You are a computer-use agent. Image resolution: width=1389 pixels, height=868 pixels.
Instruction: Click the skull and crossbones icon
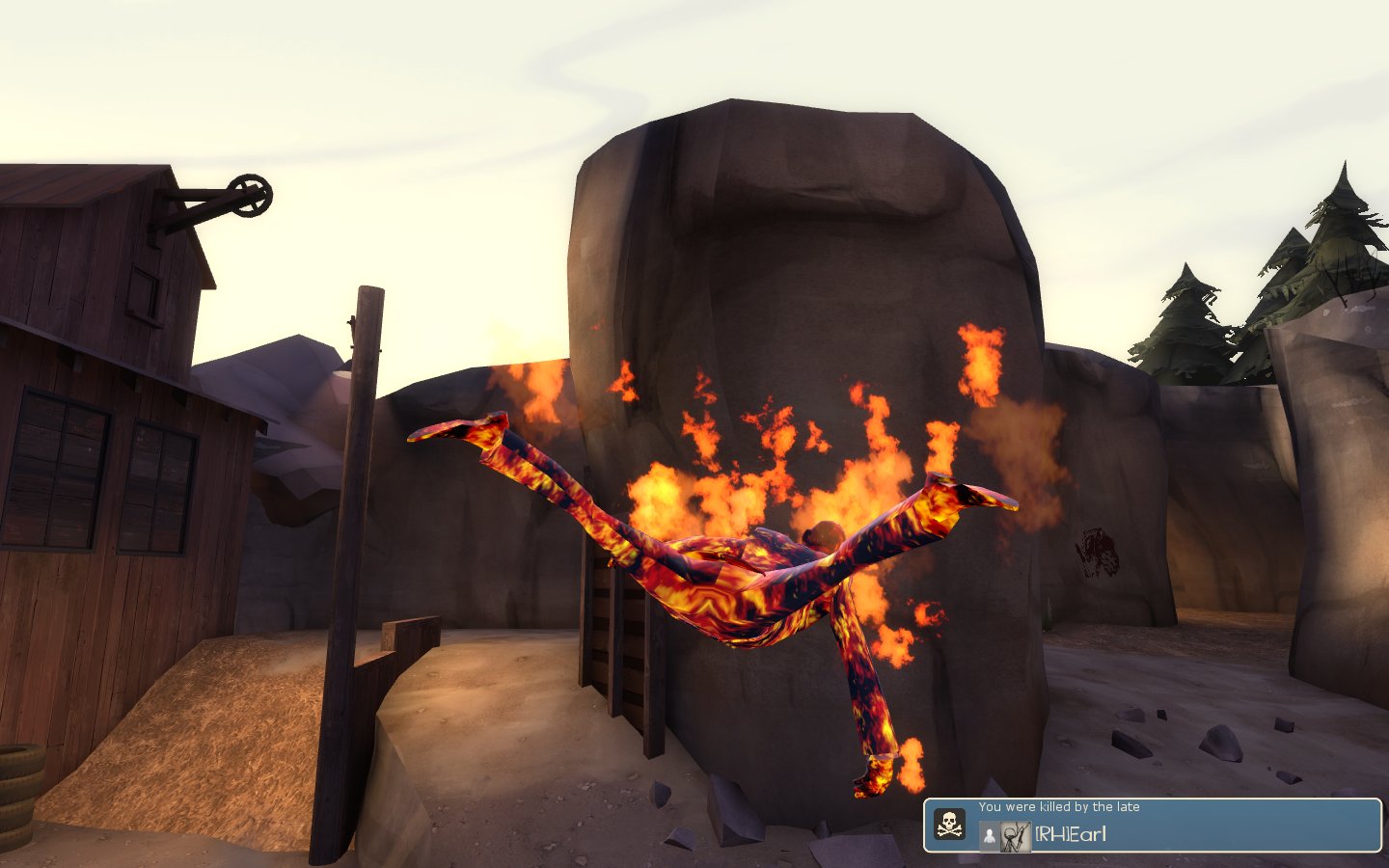tap(950, 824)
